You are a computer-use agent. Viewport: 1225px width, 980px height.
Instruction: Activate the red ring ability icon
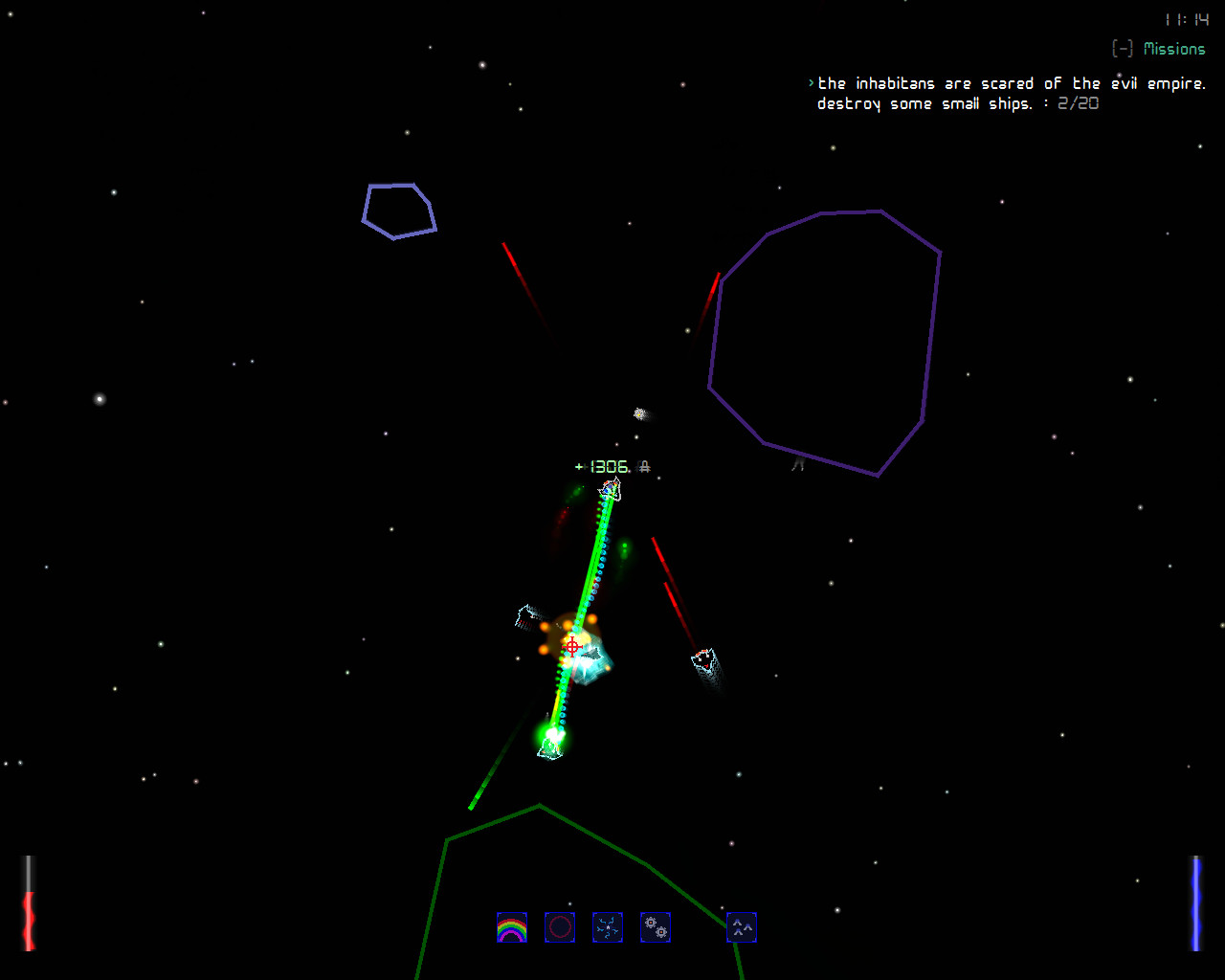(x=560, y=926)
